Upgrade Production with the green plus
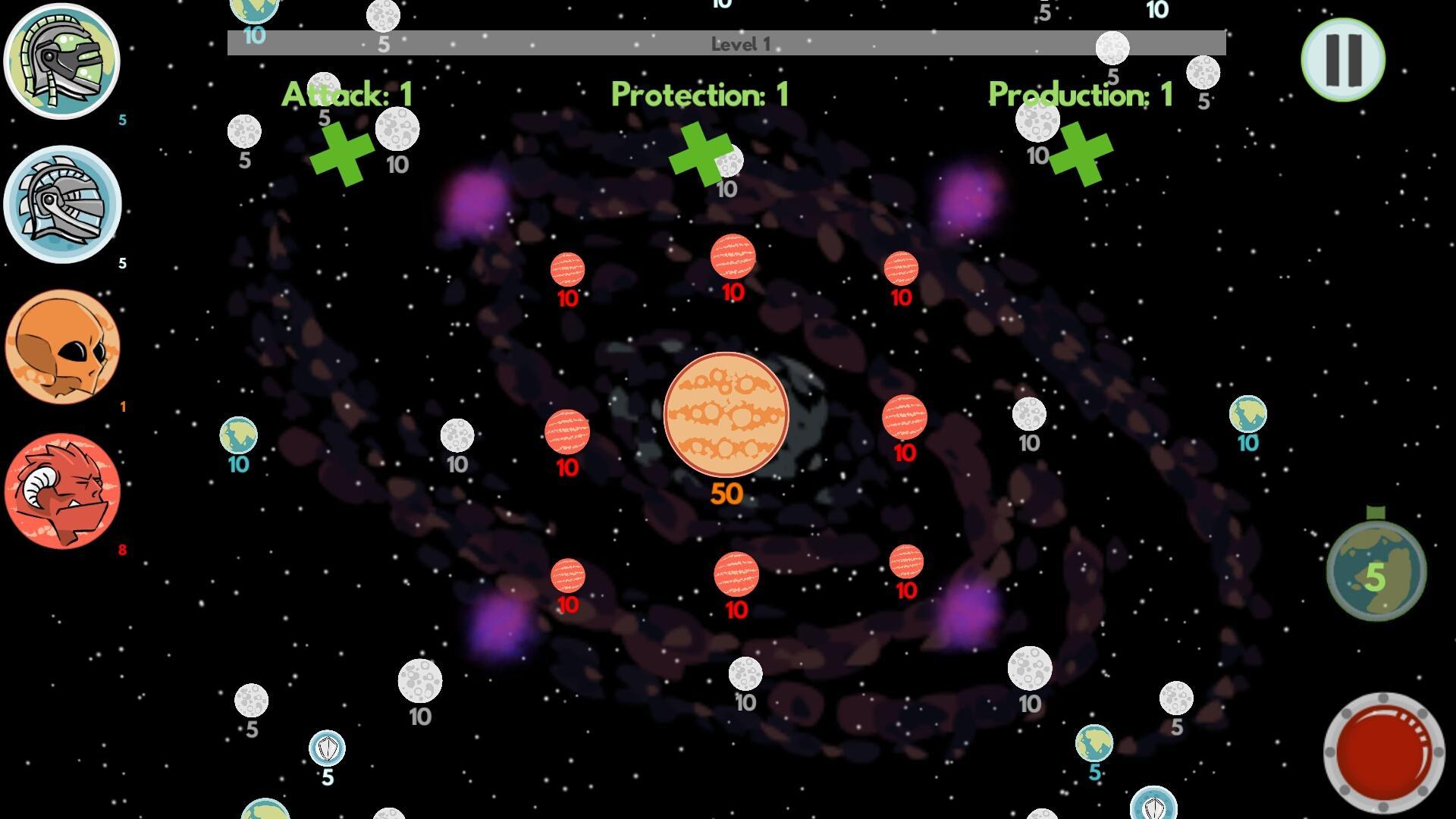Viewport: 1456px width, 819px height. pyautogui.click(x=1081, y=155)
